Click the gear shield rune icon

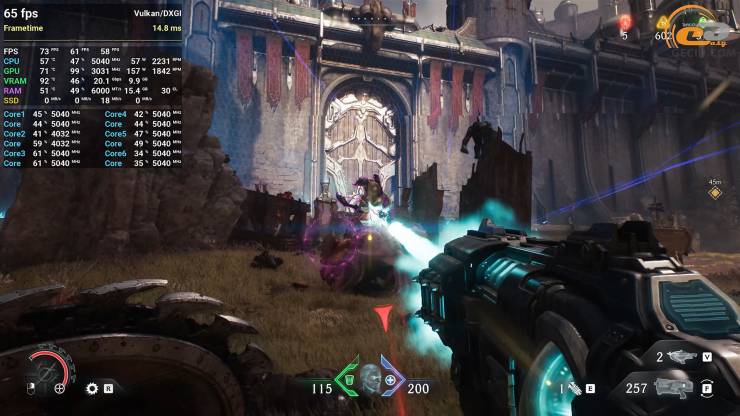[x=93, y=388]
